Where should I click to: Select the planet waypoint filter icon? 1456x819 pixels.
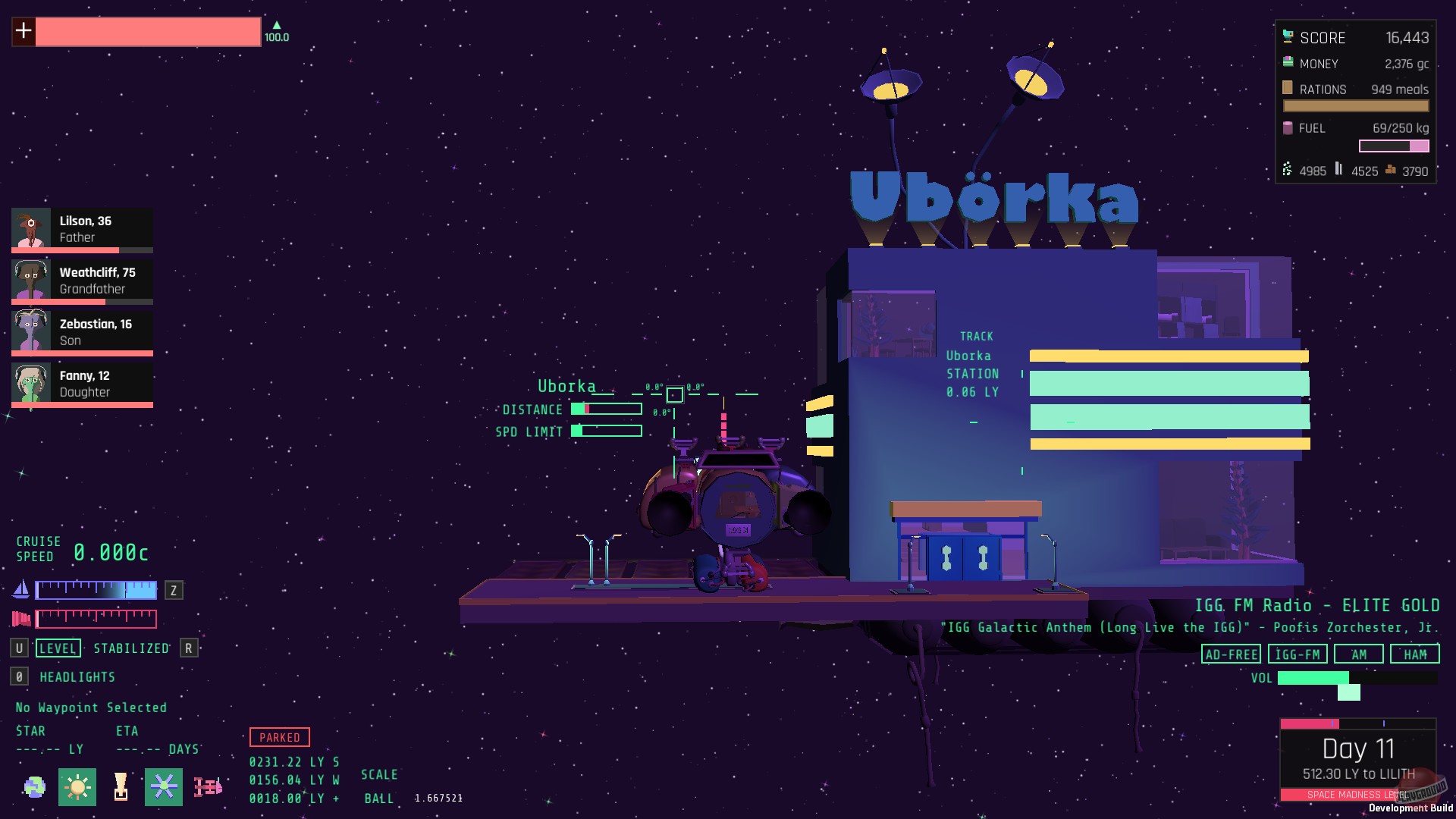pyautogui.click(x=36, y=788)
